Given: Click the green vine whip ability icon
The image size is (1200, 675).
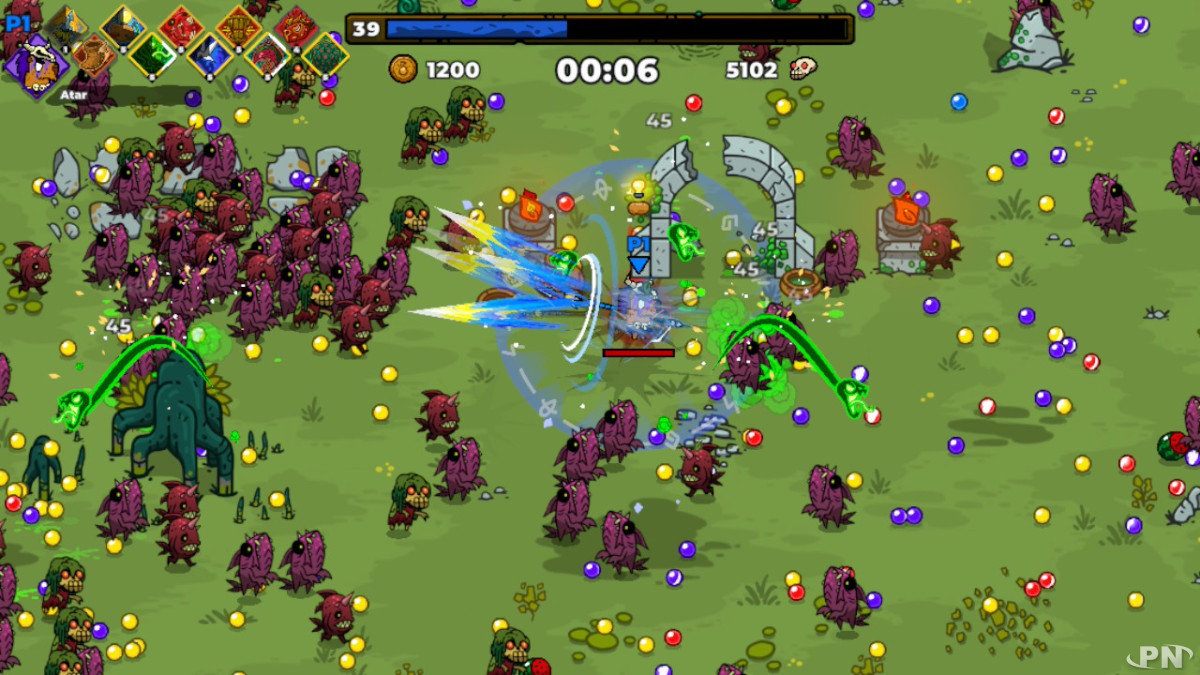Looking at the screenshot, I should [152, 55].
